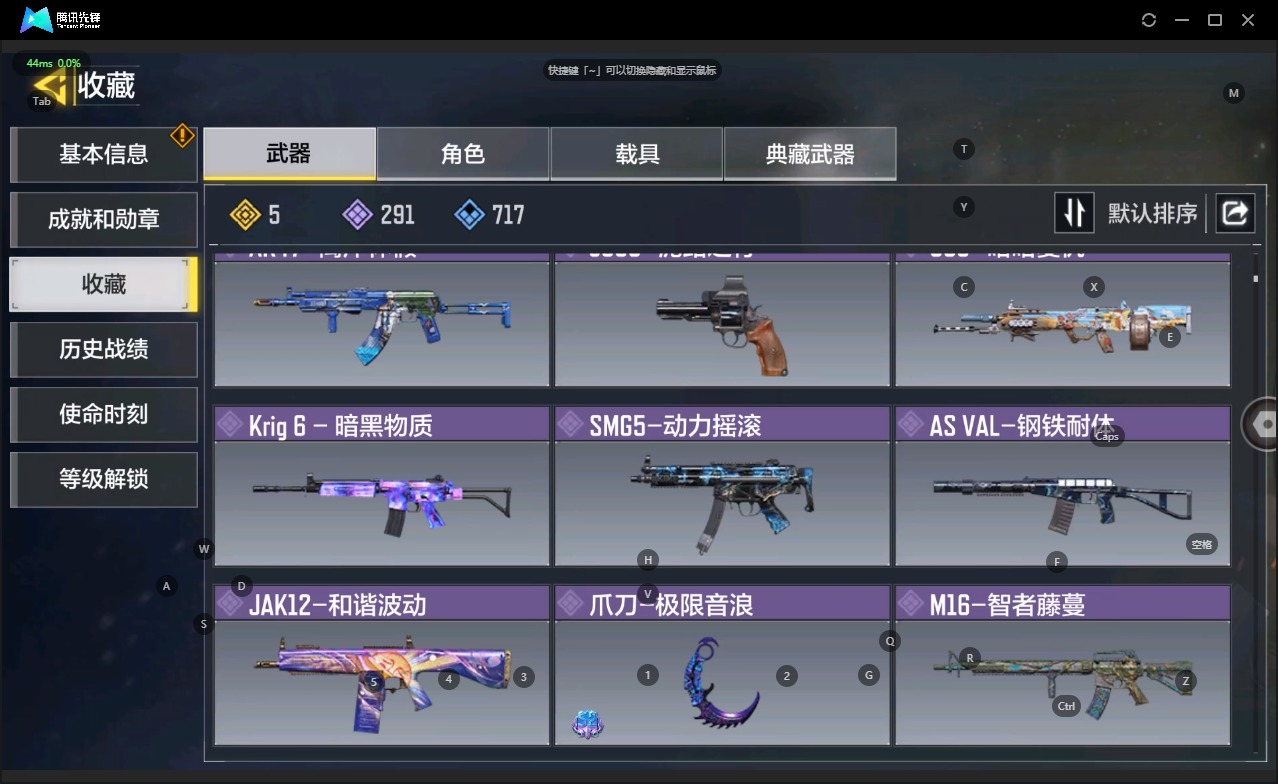Select the Krig 6 暗黑物质 weapon card
This screenshot has width=1278, height=784.
tap(381, 486)
